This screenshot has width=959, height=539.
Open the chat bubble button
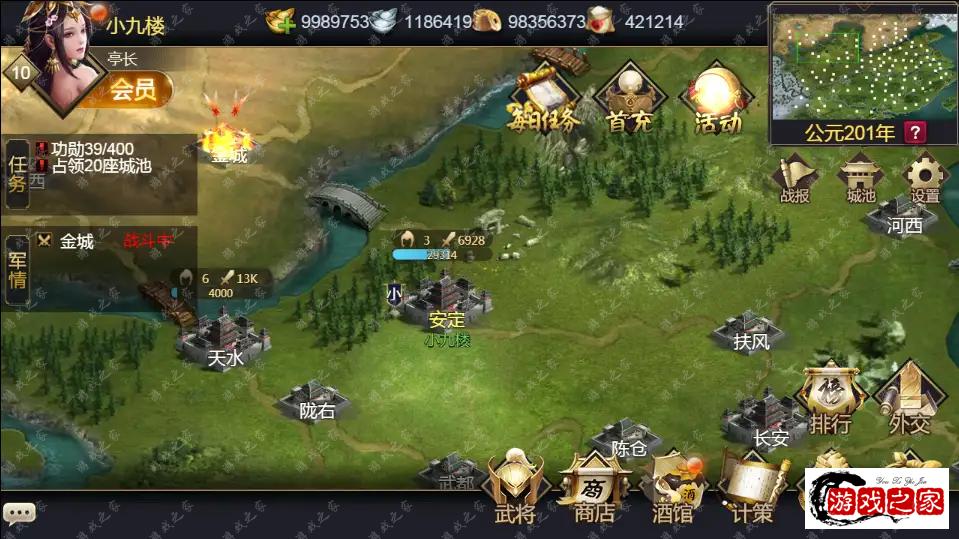tap(19, 513)
